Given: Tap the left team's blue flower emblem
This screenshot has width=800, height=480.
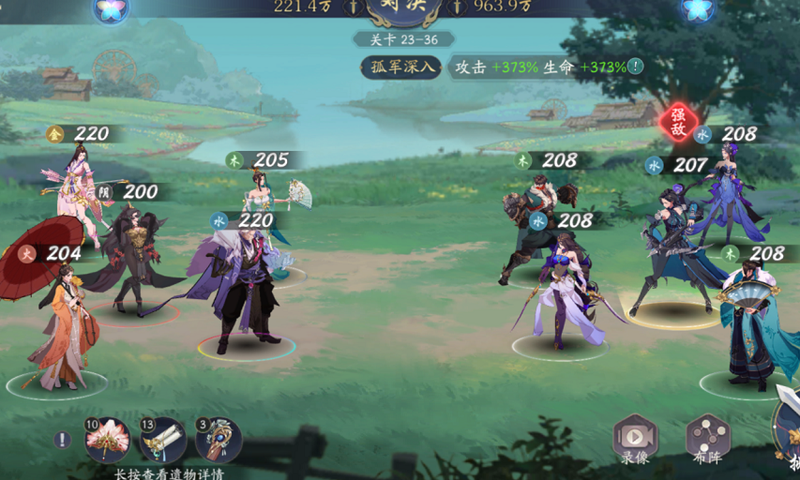Looking at the screenshot, I should pos(109,11).
